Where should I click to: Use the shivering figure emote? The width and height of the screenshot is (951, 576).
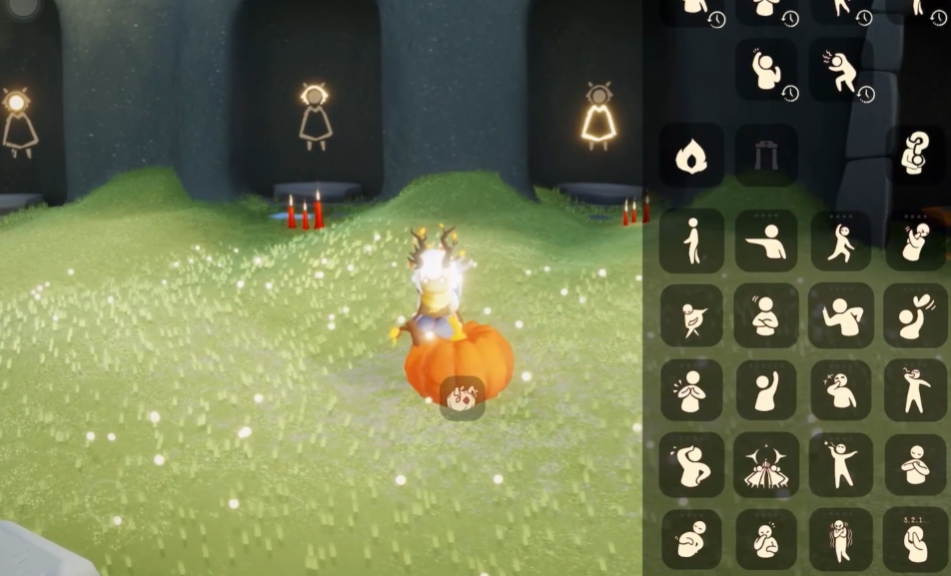840,540
